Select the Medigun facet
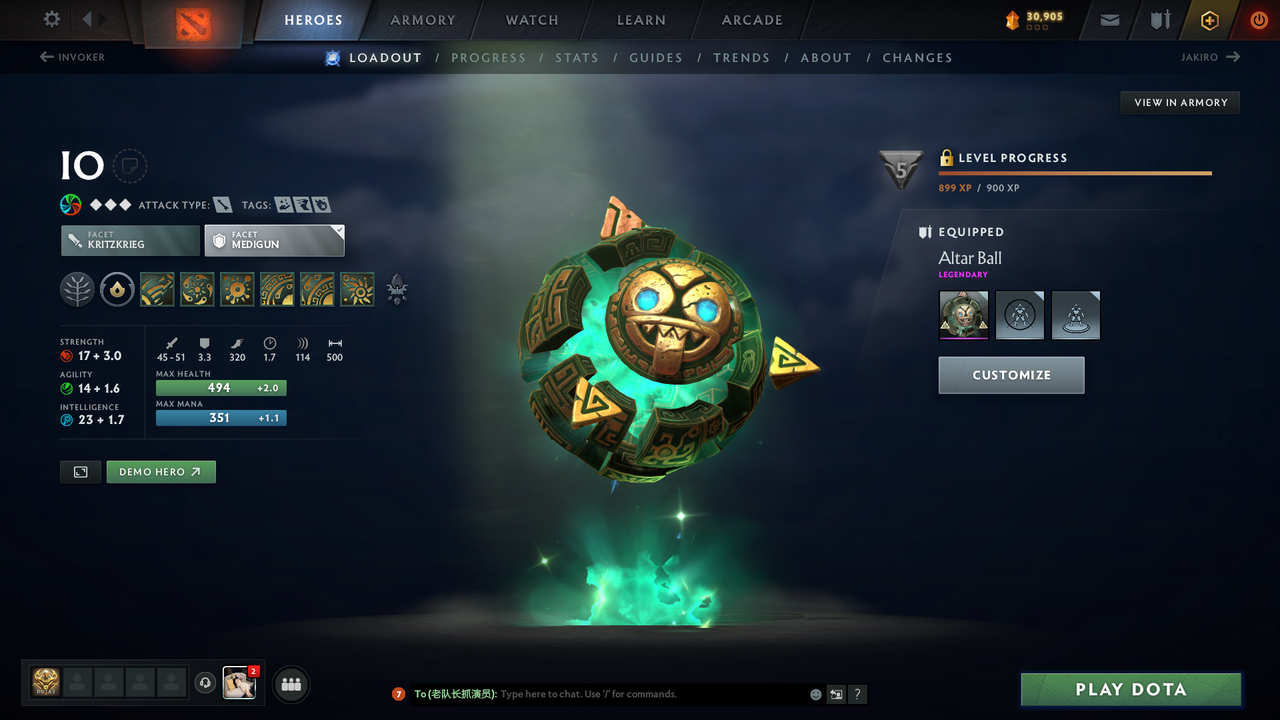The width and height of the screenshot is (1280, 720). tap(274, 240)
